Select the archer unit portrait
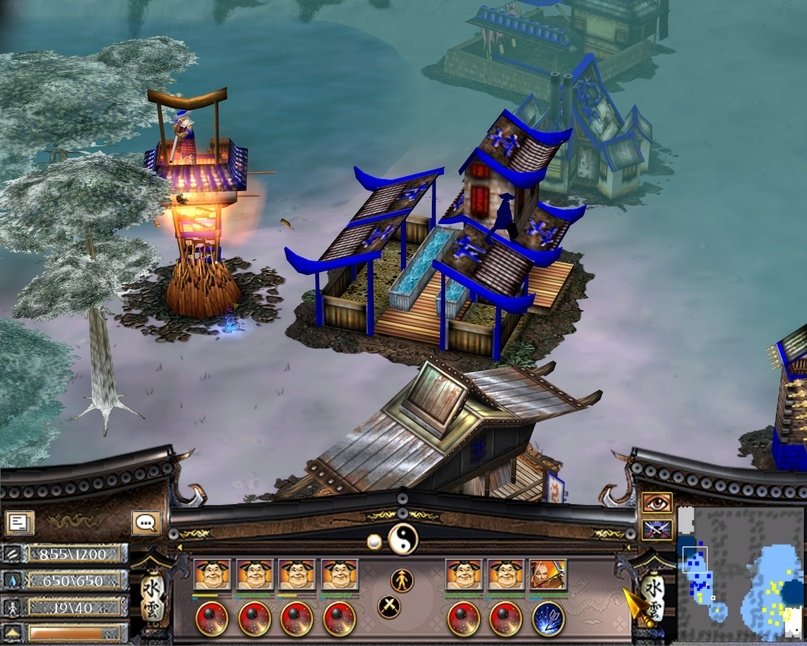This screenshot has width=807, height=646. [548, 575]
